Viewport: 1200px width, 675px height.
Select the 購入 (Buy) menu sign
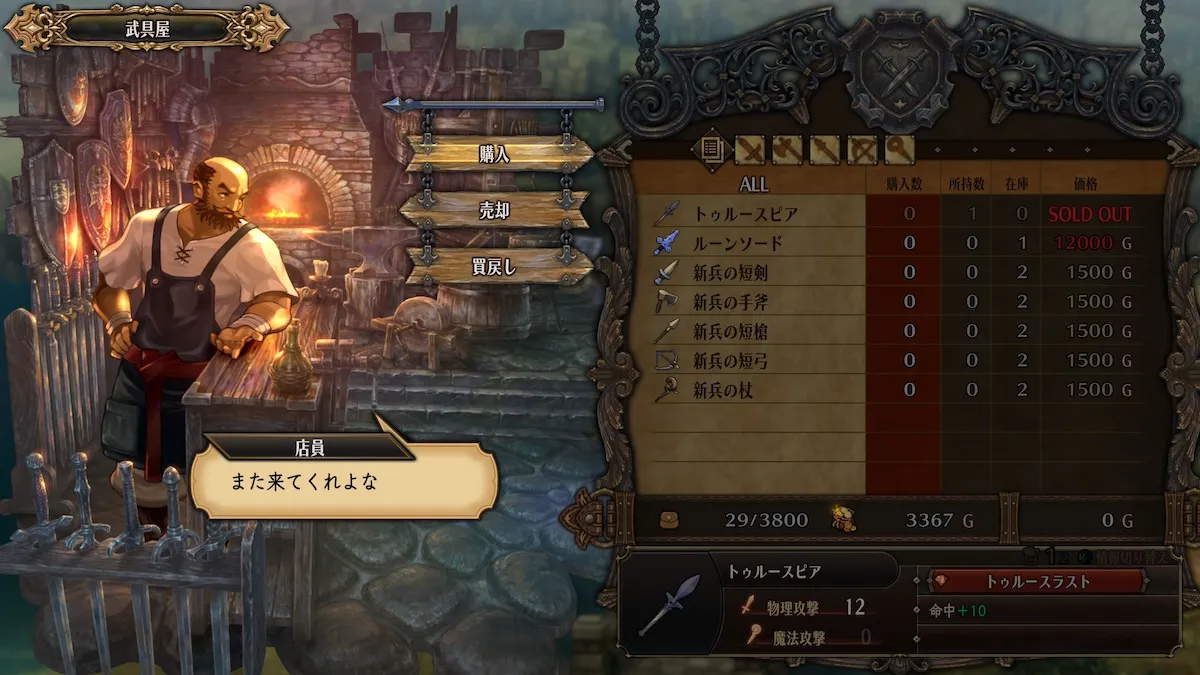497,153
